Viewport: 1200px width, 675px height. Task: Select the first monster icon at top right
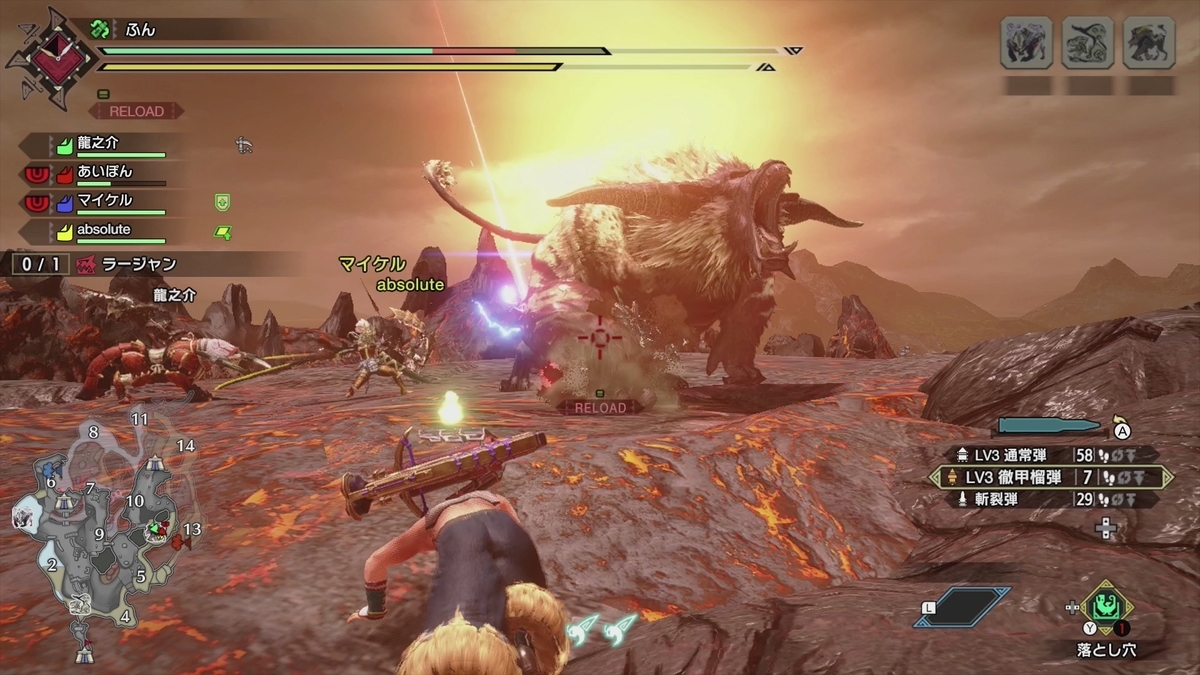(x=1026, y=43)
